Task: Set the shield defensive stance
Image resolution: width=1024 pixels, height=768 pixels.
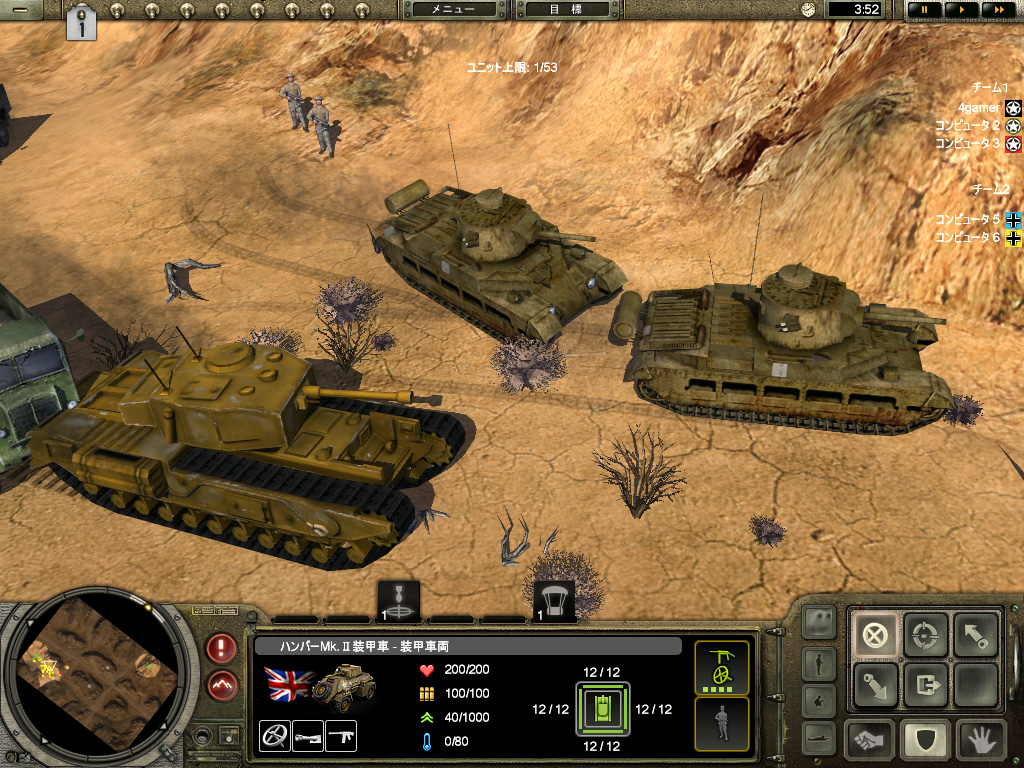Action: click(925, 740)
